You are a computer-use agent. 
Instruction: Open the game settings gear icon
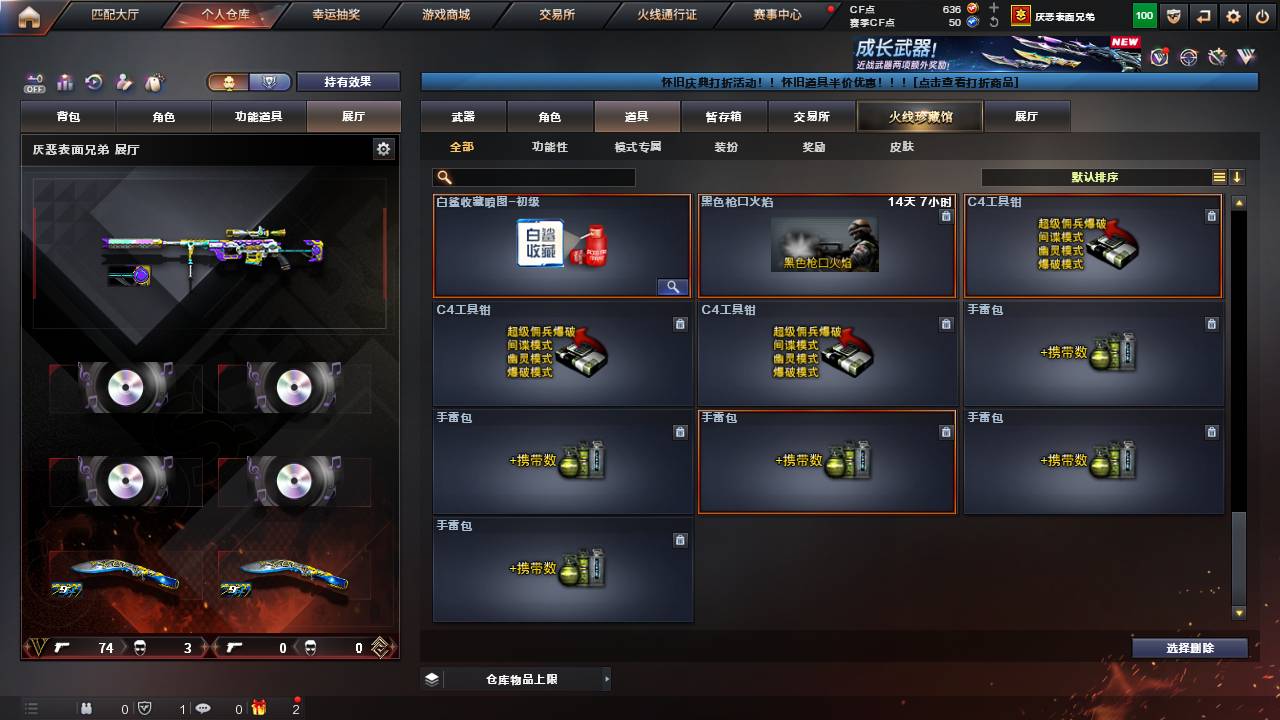pos(1233,15)
